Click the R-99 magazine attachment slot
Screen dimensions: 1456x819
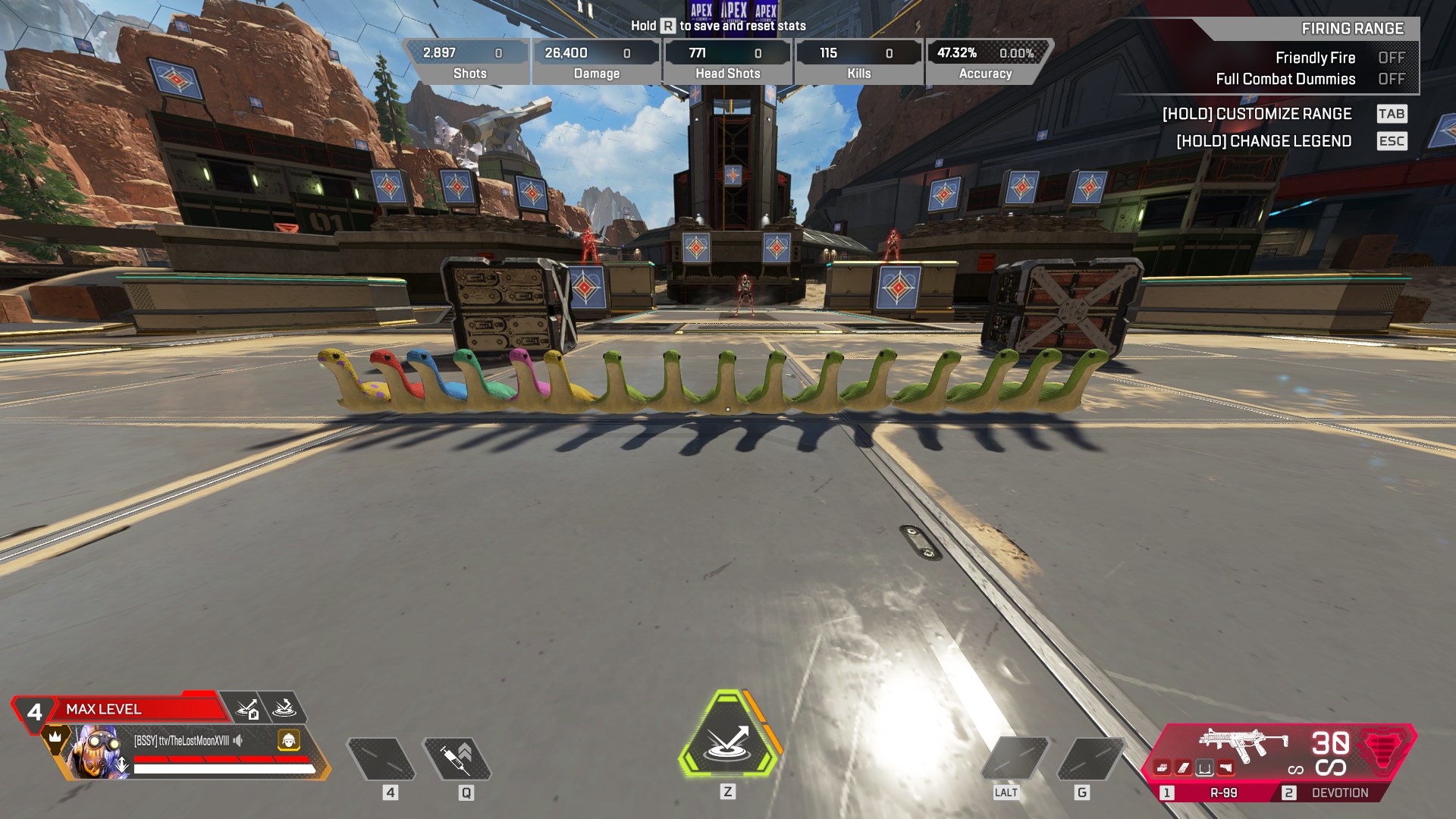click(1184, 768)
